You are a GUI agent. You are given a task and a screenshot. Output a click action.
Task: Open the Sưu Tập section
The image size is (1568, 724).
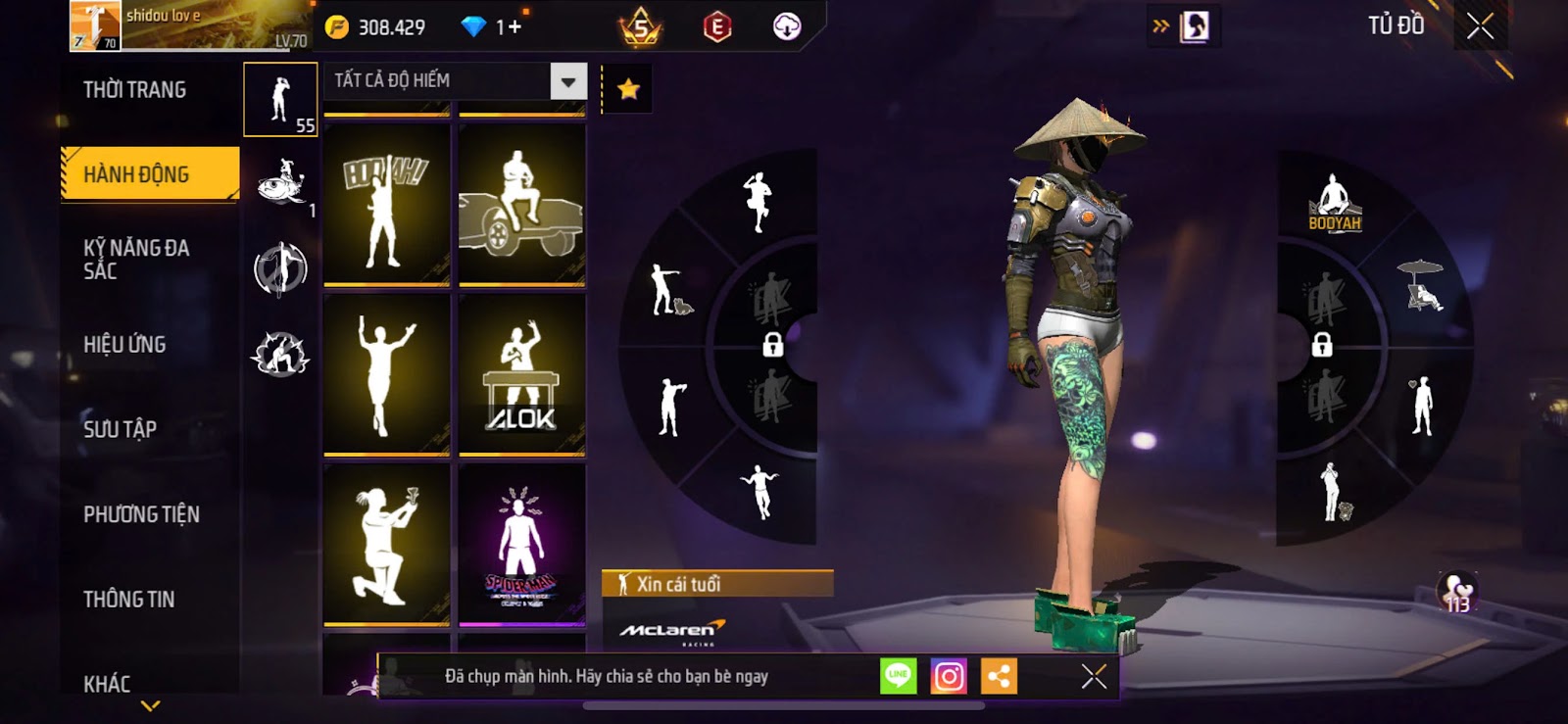(120, 429)
